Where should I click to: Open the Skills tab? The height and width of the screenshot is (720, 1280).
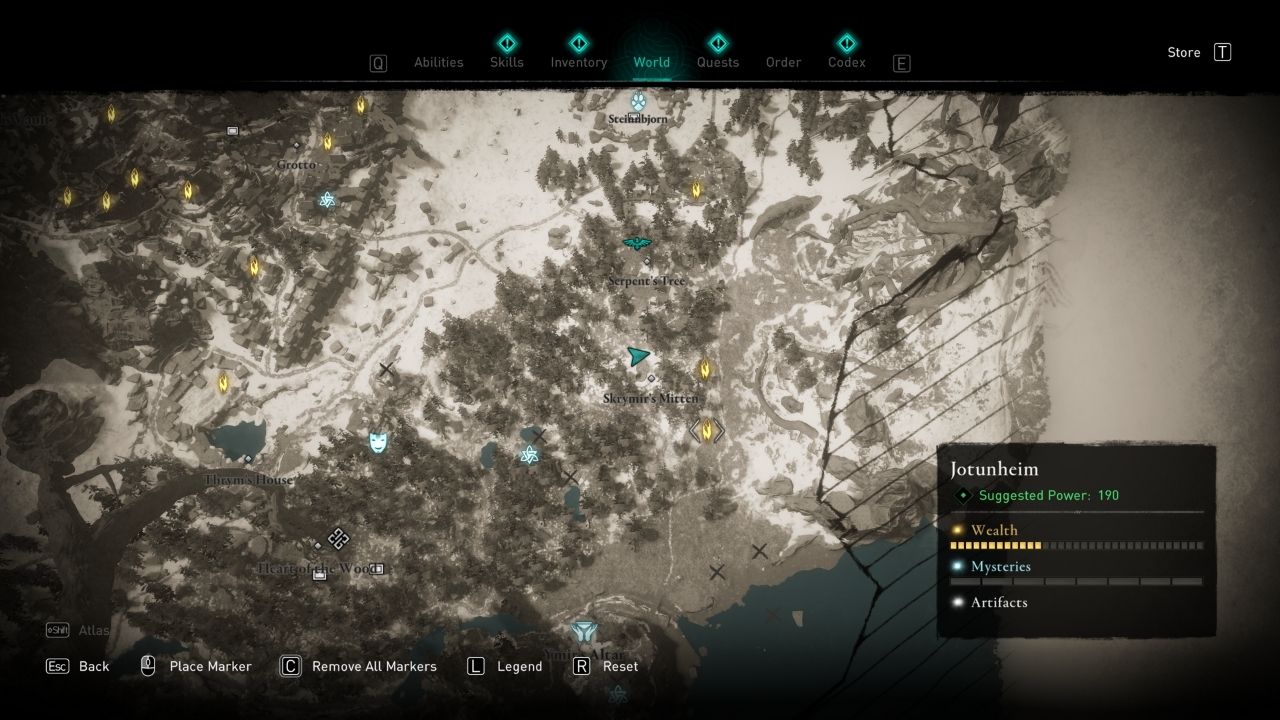[x=506, y=62]
